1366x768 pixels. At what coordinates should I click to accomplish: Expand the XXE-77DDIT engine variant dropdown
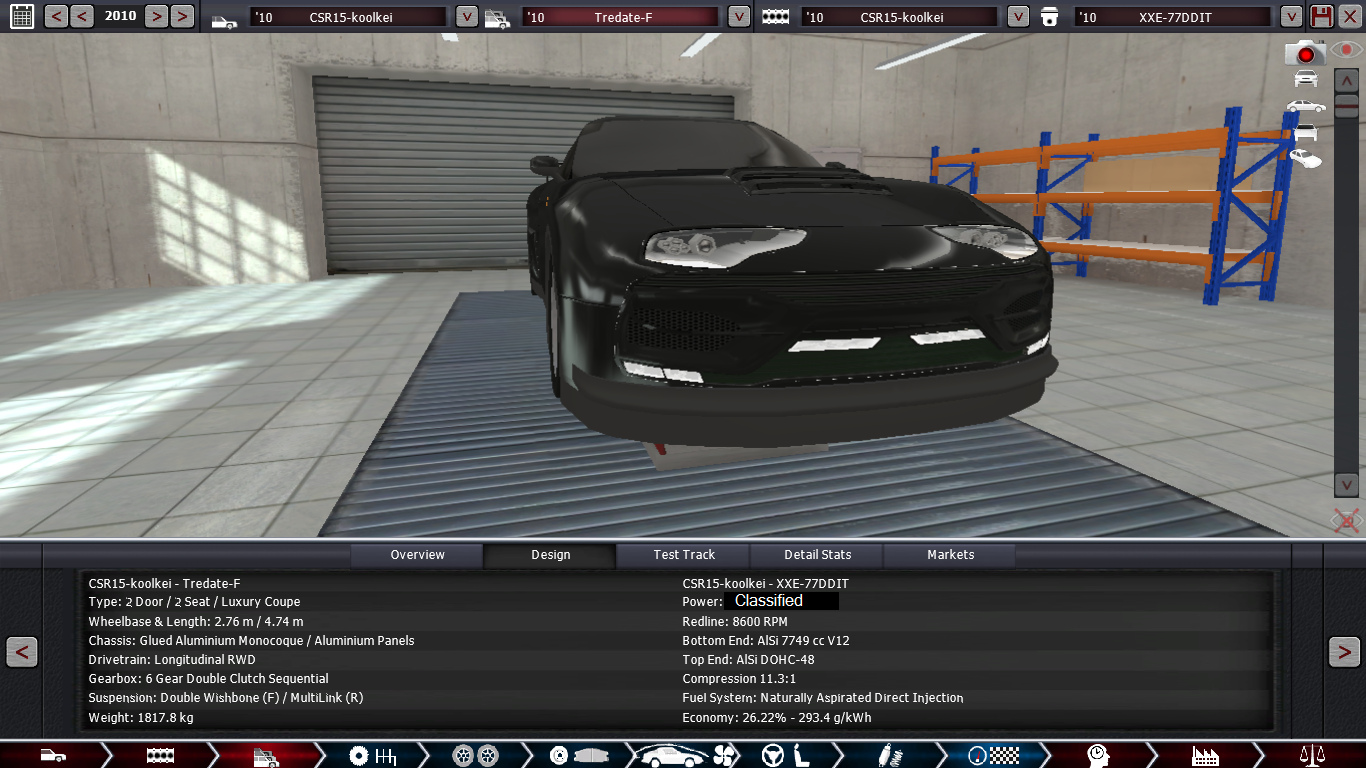[1291, 17]
